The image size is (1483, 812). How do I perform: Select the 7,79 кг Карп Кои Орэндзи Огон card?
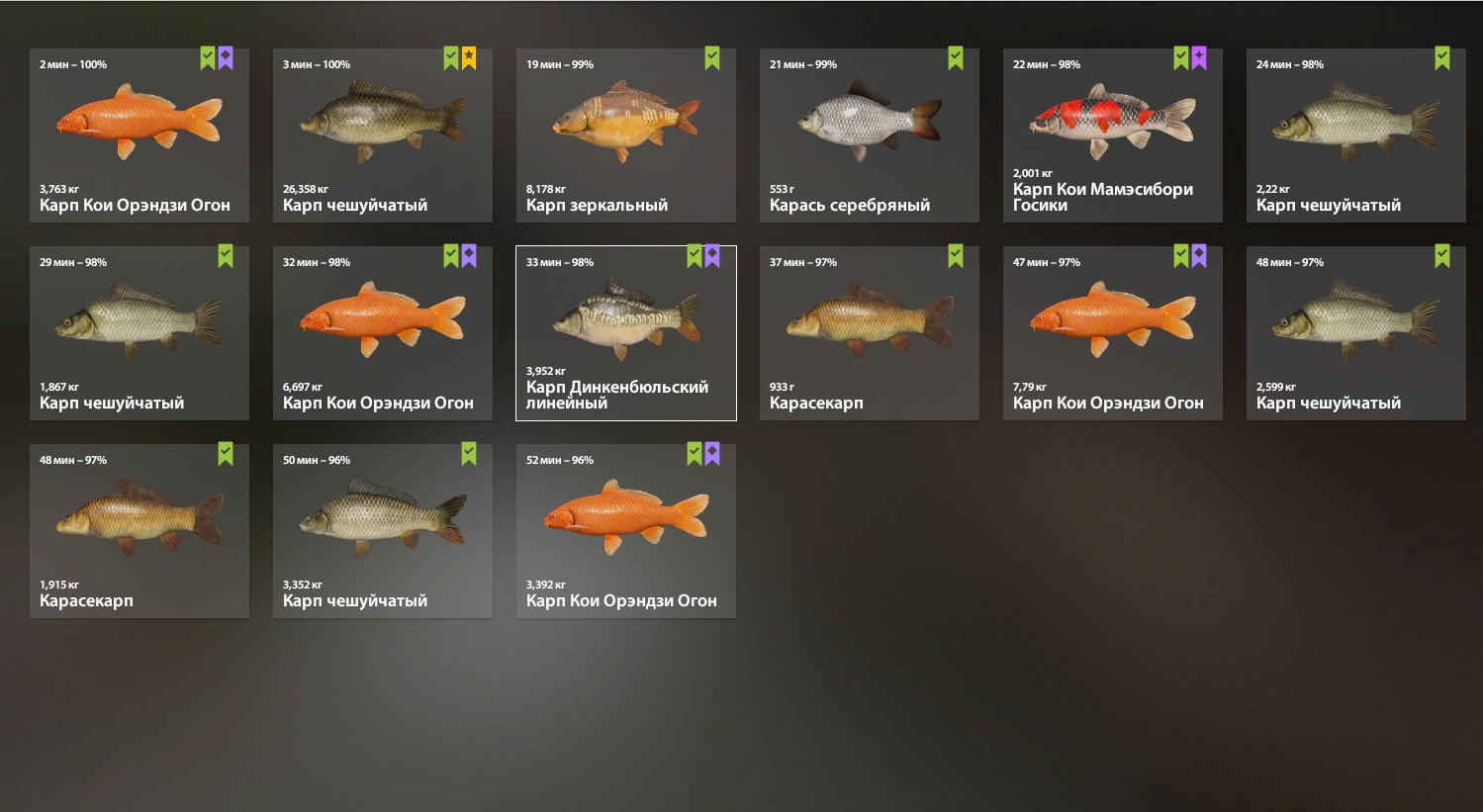(1113, 333)
